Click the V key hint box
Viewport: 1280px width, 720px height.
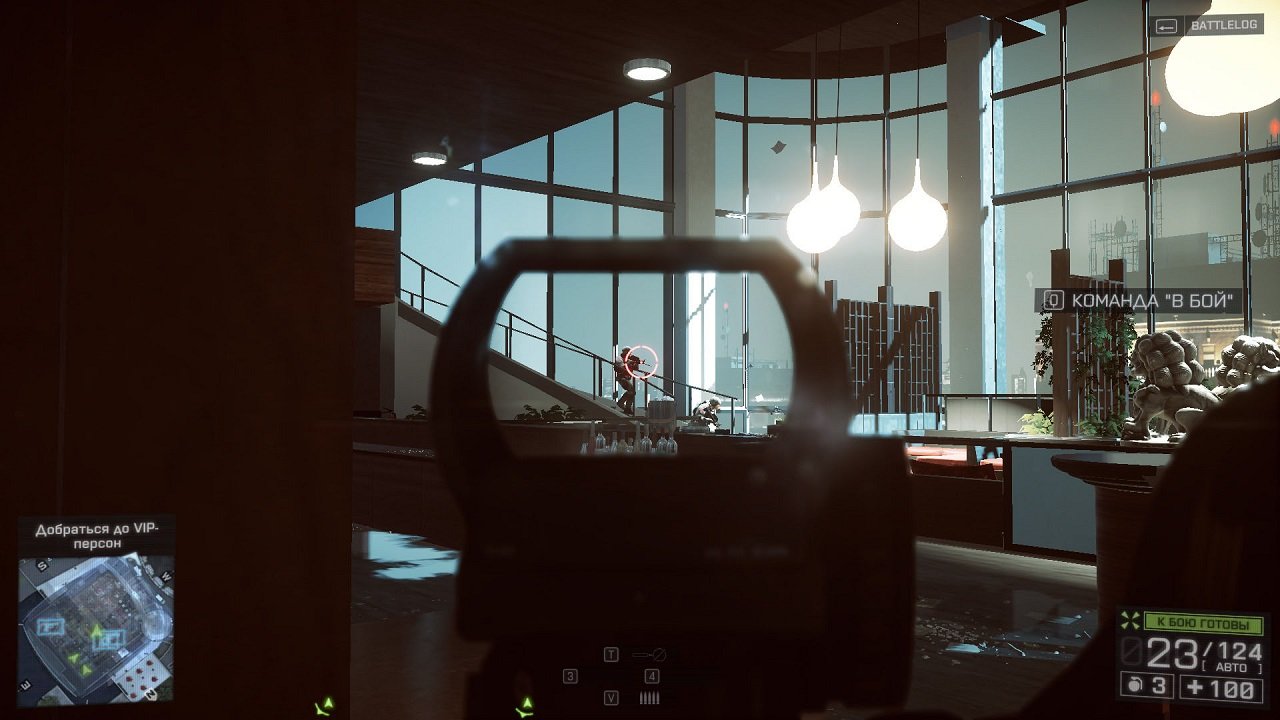point(611,698)
